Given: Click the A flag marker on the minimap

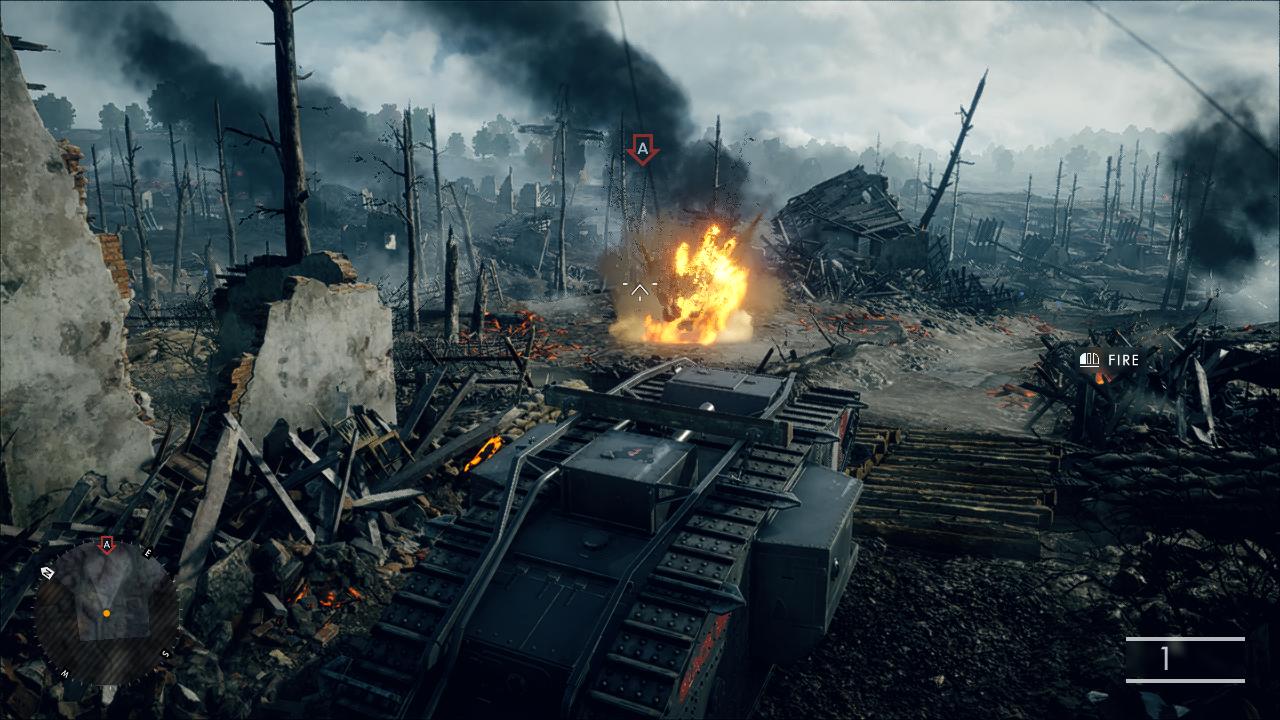Looking at the screenshot, I should tap(107, 545).
